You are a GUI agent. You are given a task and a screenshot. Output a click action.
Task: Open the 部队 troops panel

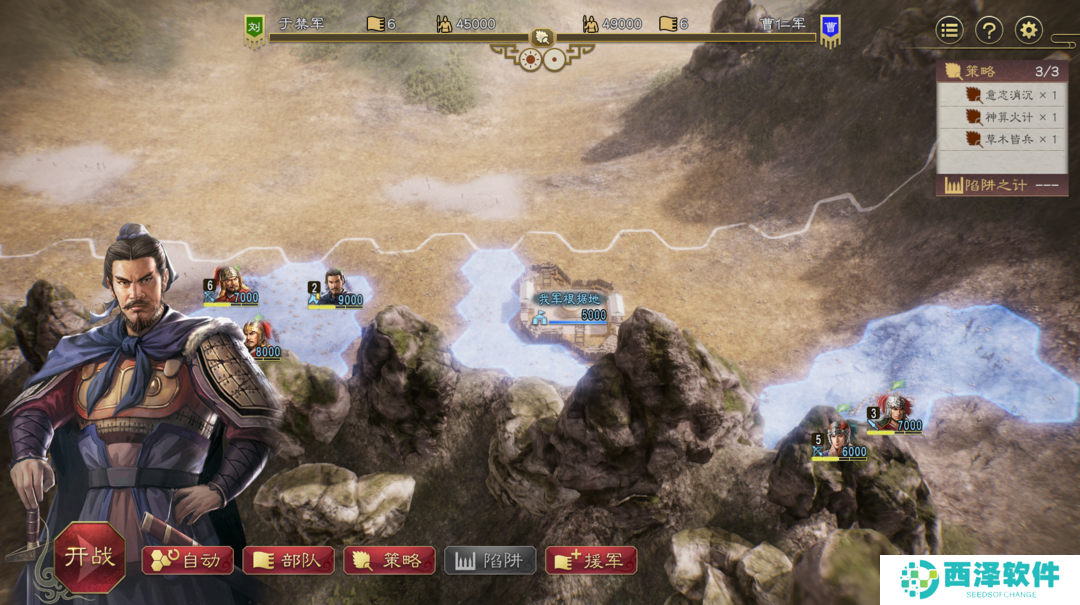coord(288,560)
